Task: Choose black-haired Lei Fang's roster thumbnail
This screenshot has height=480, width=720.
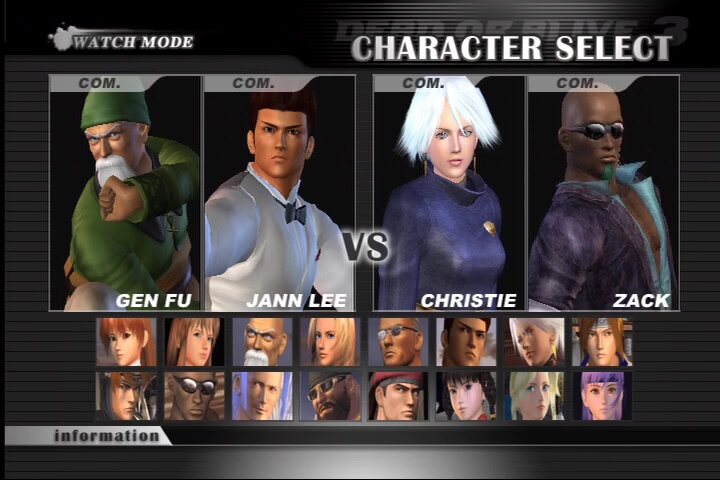Action: pos(466,396)
